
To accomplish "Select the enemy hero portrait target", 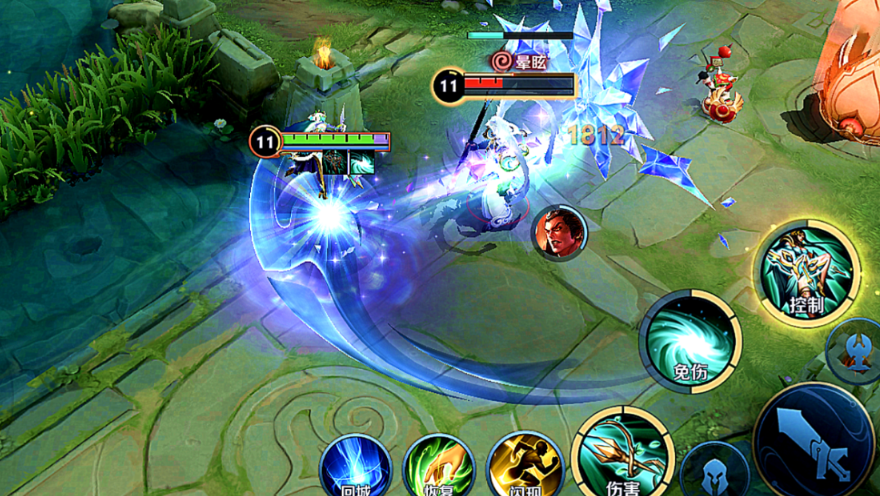I will click(559, 232).
